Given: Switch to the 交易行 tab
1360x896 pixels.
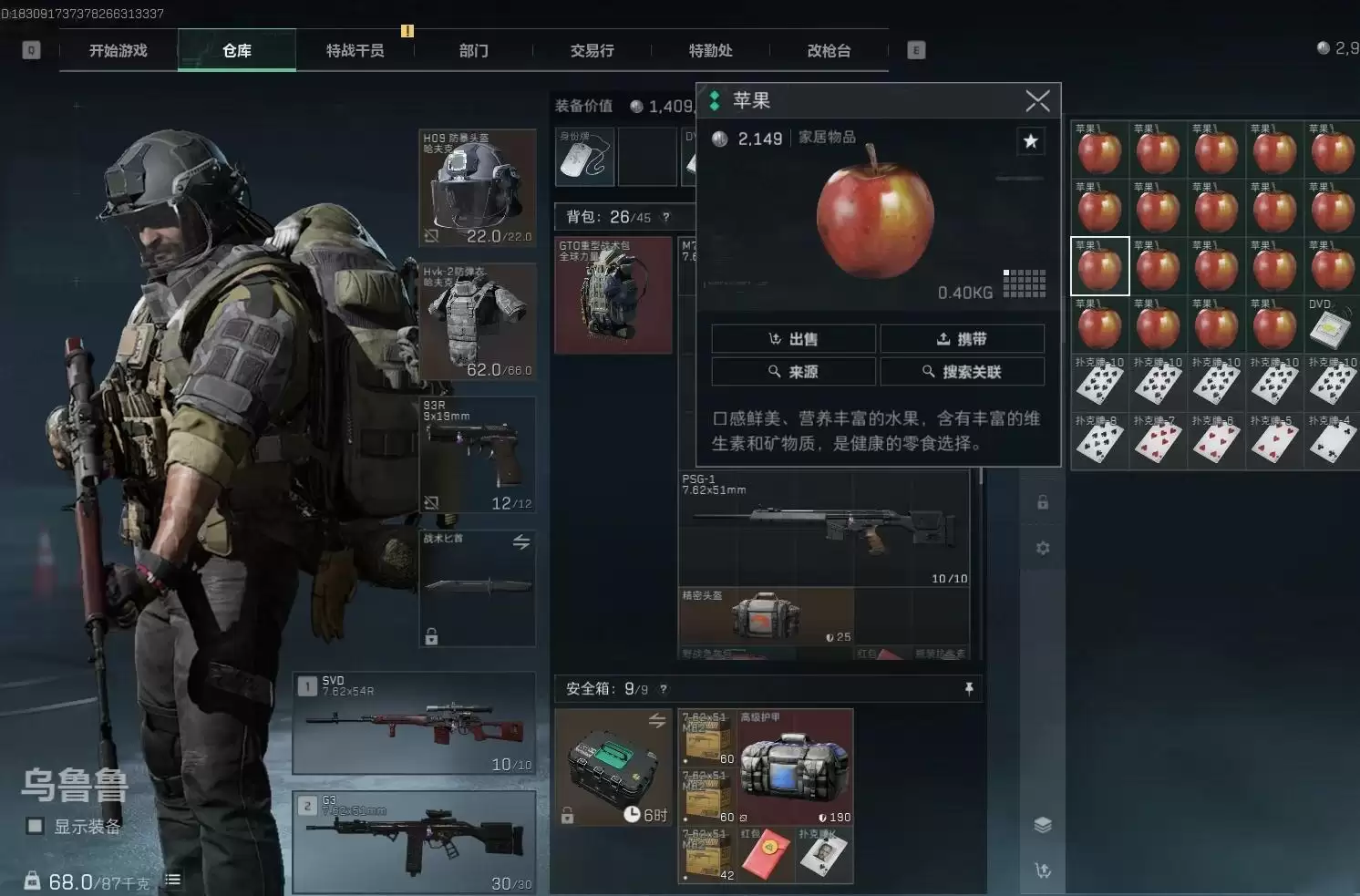Looking at the screenshot, I should pos(592,50).
